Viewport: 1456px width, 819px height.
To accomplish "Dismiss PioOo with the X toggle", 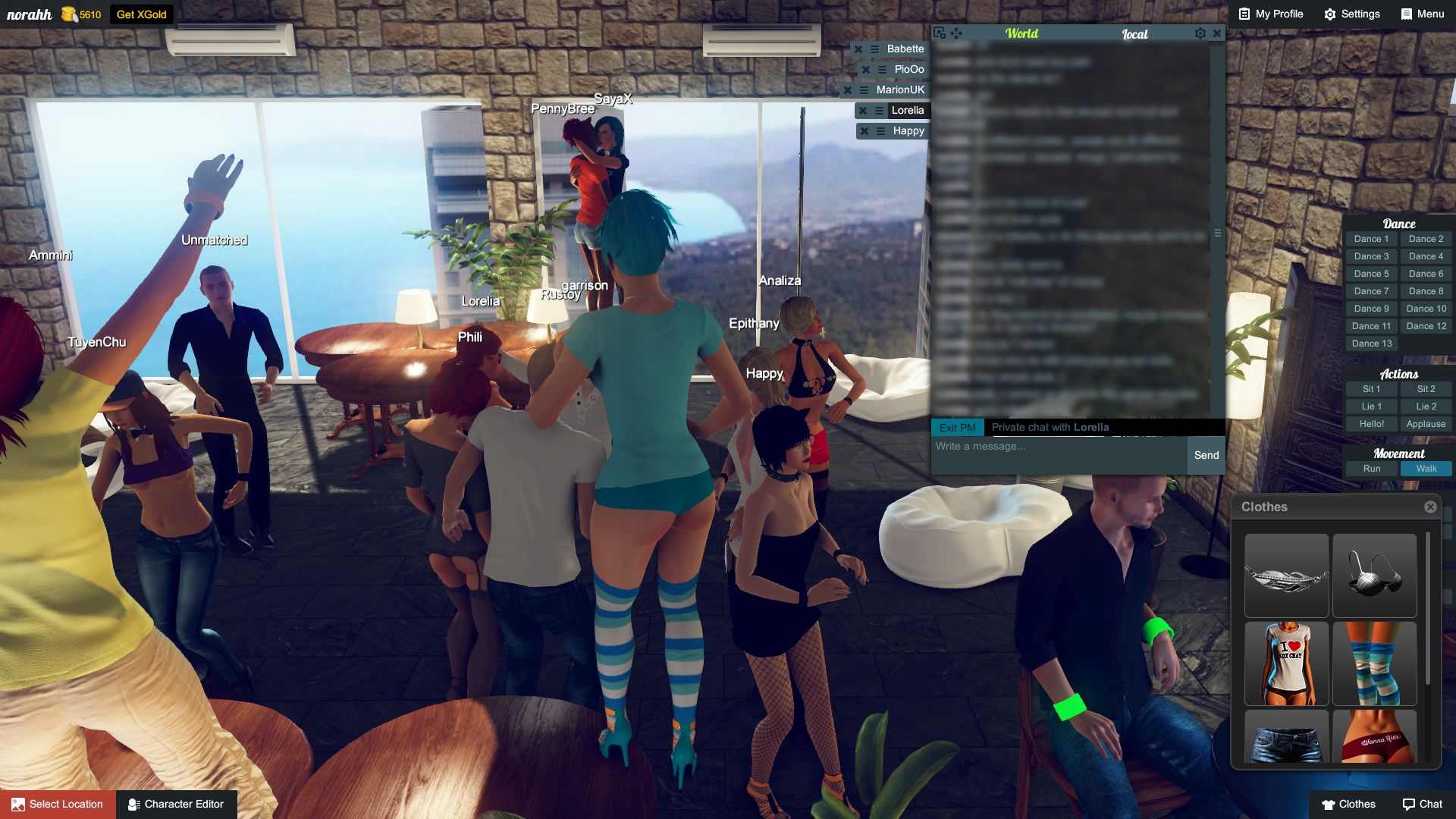I will (865, 69).
